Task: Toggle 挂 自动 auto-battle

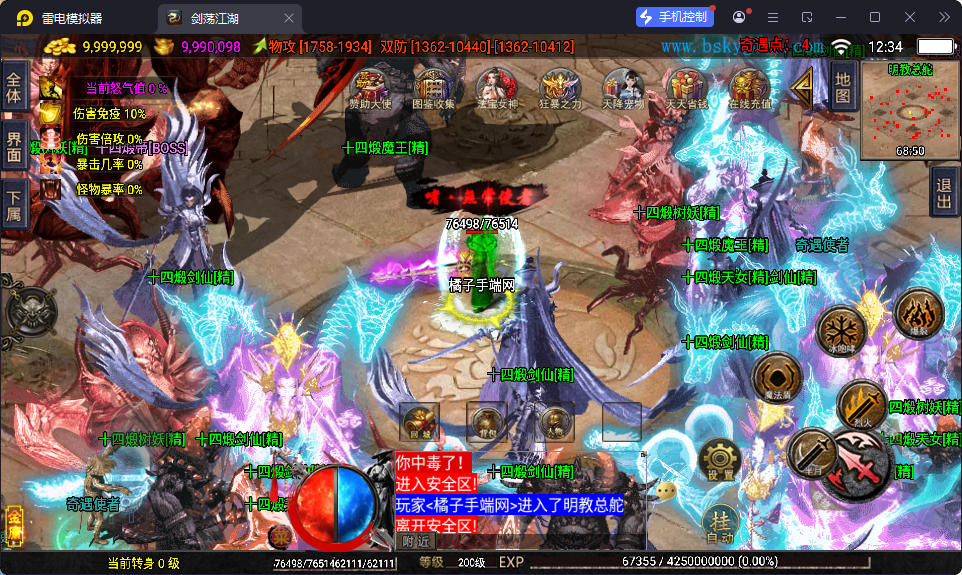Action: [720, 524]
